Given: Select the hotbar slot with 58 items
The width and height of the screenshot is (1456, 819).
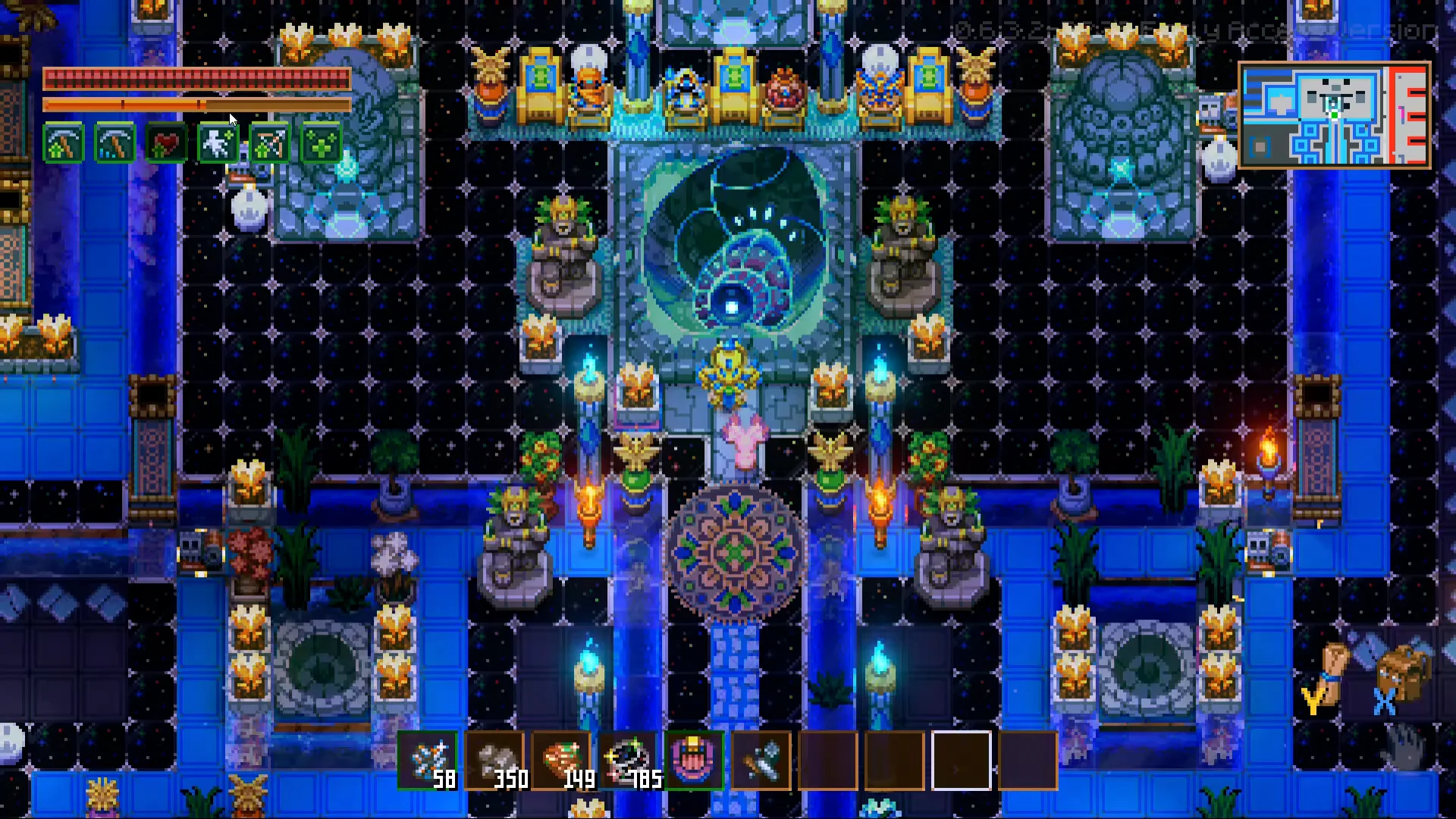Looking at the screenshot, I should pyautogui.click(x=428, y=761).
